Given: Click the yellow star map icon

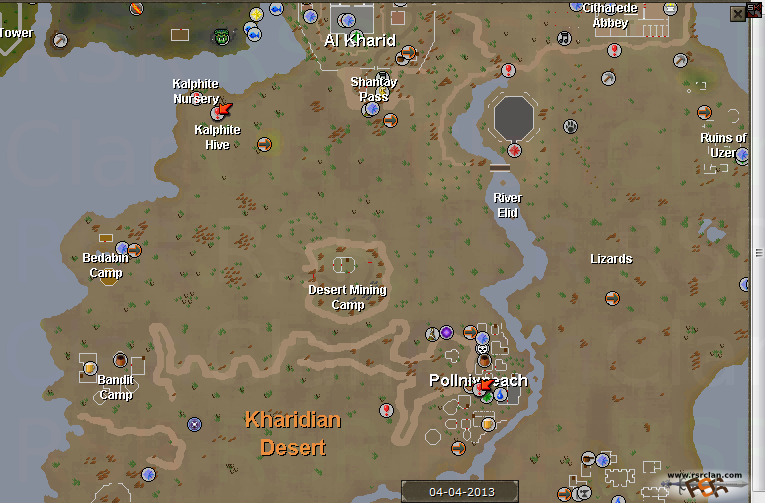Looking at the screenshot, I should (x=256, y=14).
